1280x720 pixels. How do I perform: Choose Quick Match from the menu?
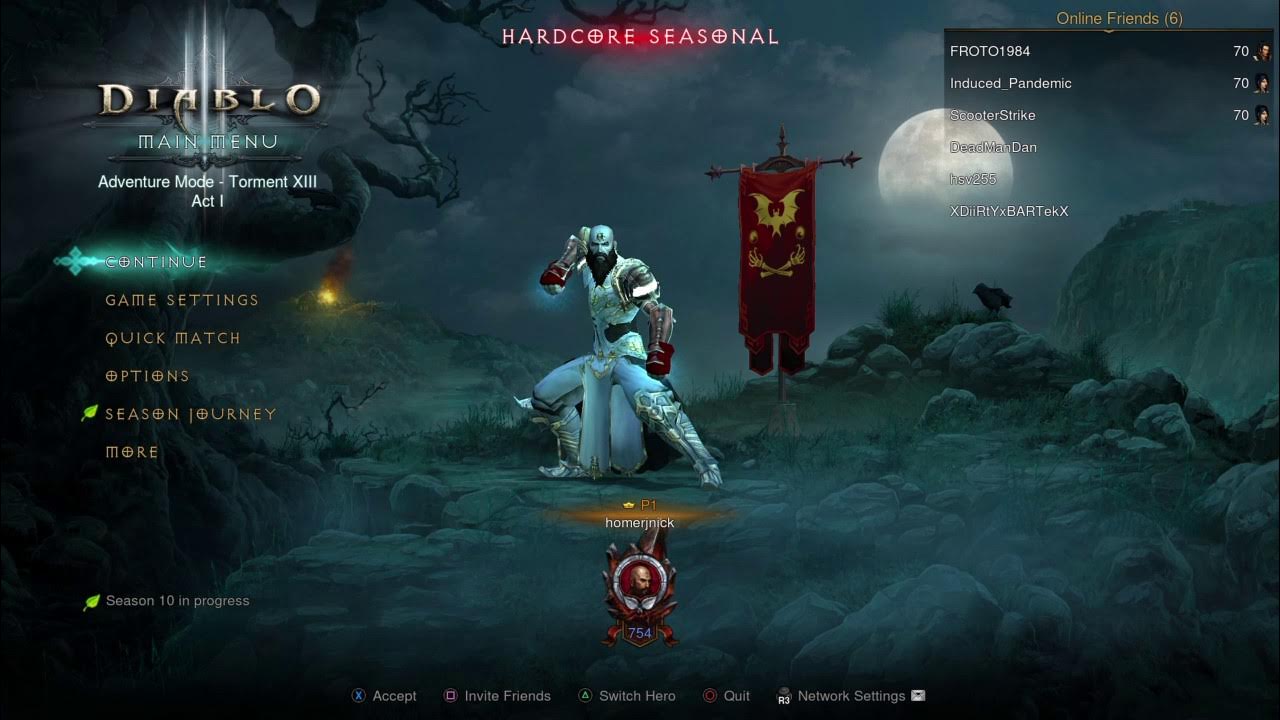coord(172,338)
